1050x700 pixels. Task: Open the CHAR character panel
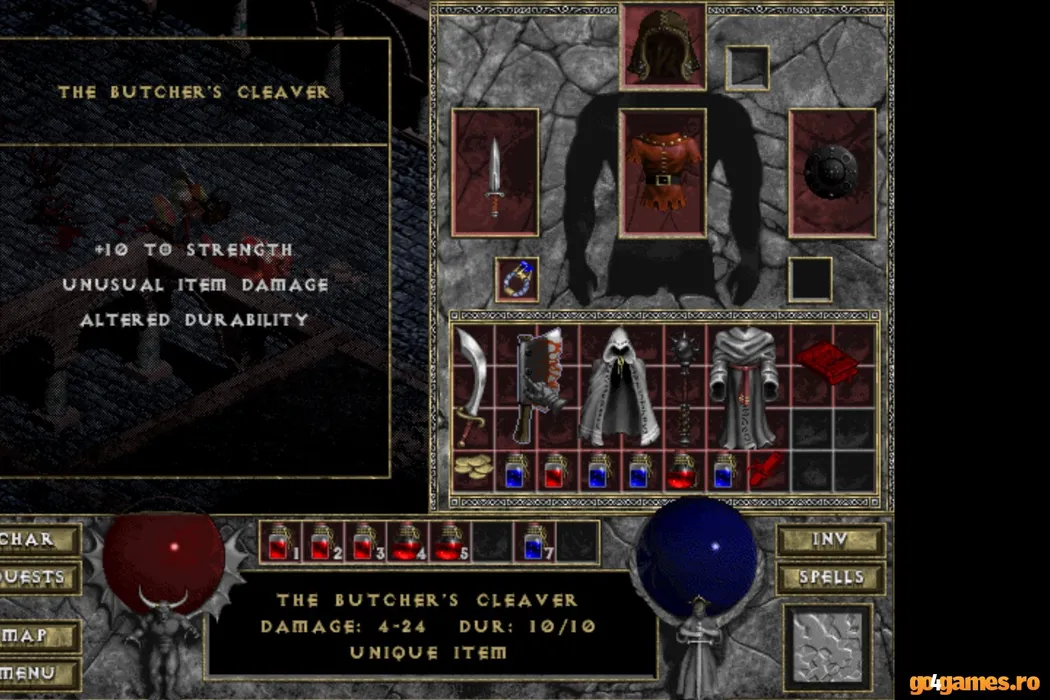pos(38,540)
